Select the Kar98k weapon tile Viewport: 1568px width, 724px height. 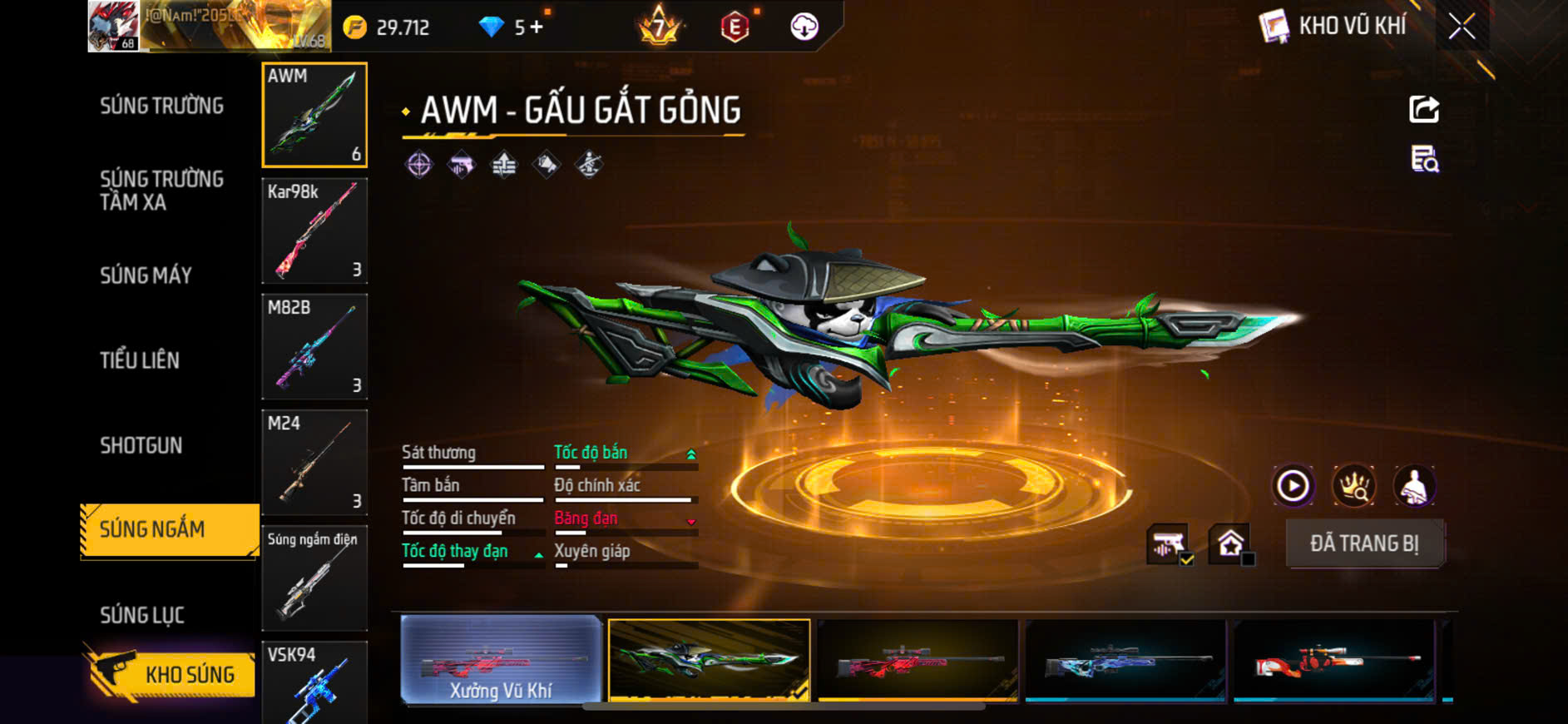click(x=314, y=231)
